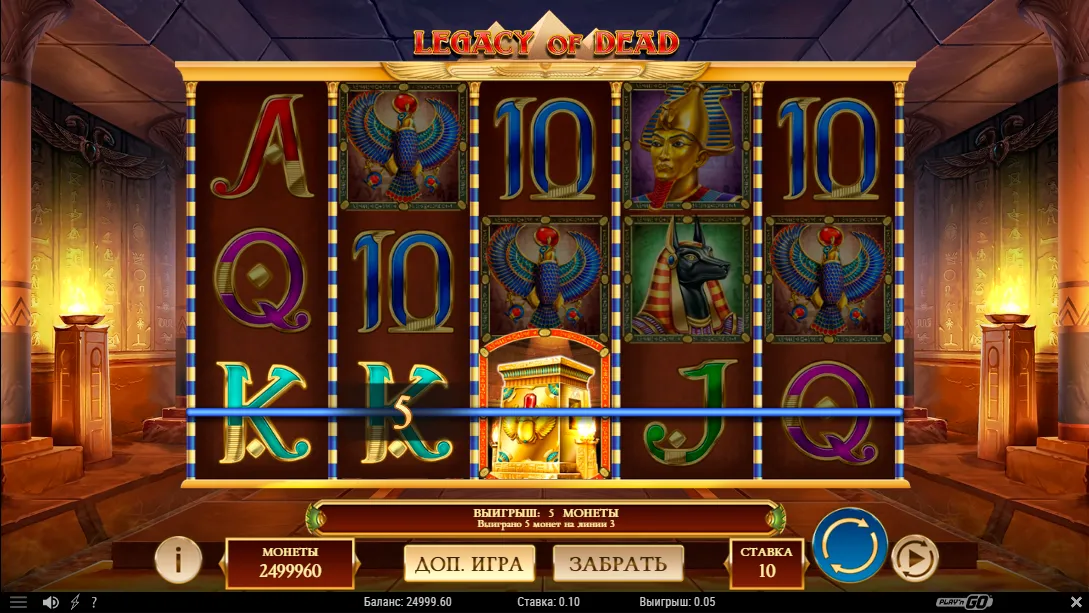This screenshot has height=613, width=1089.
Task: Open help with the question mark
Action: click(94, 602)
